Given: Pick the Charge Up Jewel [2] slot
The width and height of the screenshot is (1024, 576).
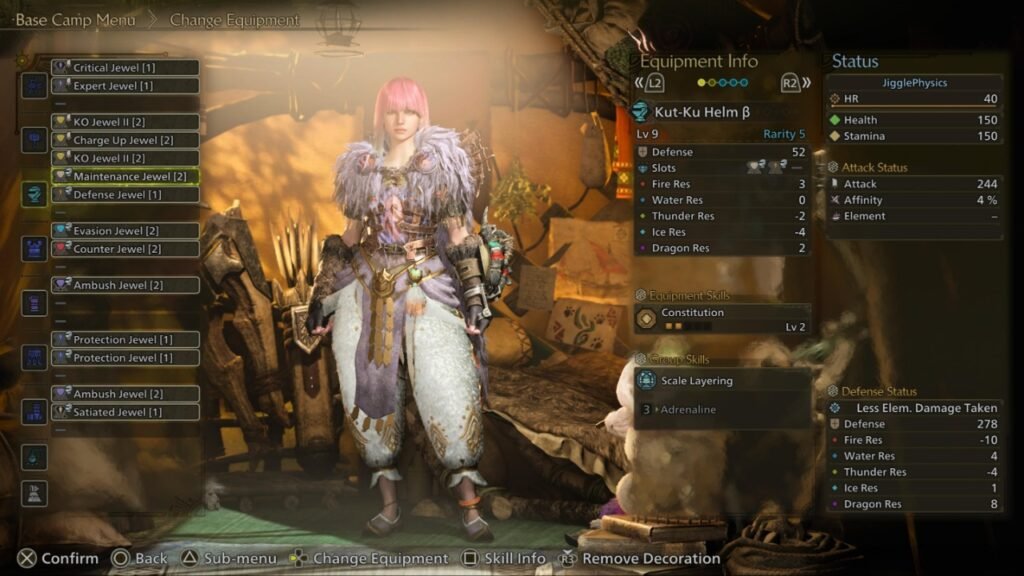Looking at the screenshot, I should pyautogui.click(x=125, y=140).
